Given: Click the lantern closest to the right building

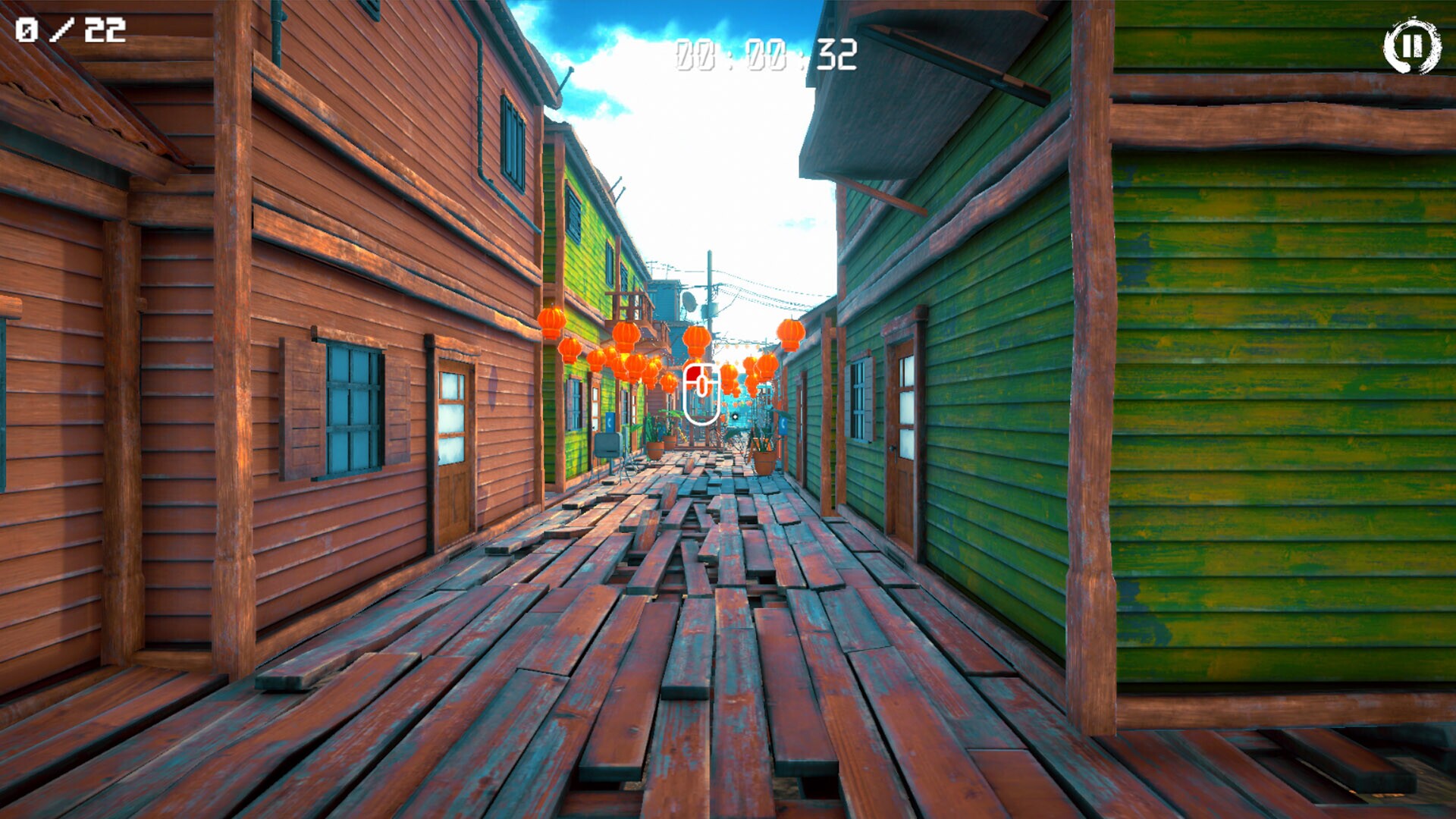Looking at the screenshot, I should tap(790, 332).
